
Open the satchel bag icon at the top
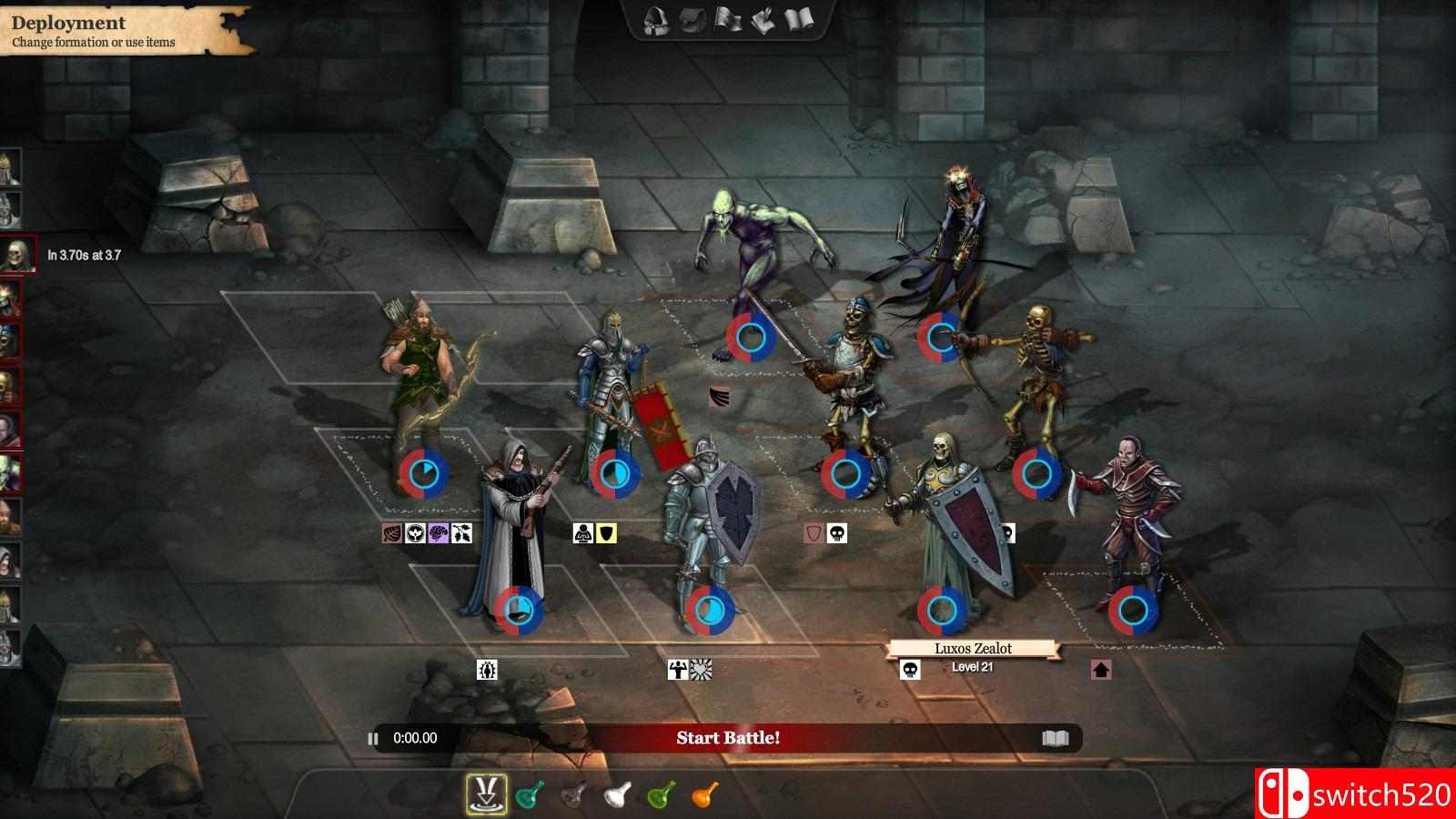click(689, 20)
